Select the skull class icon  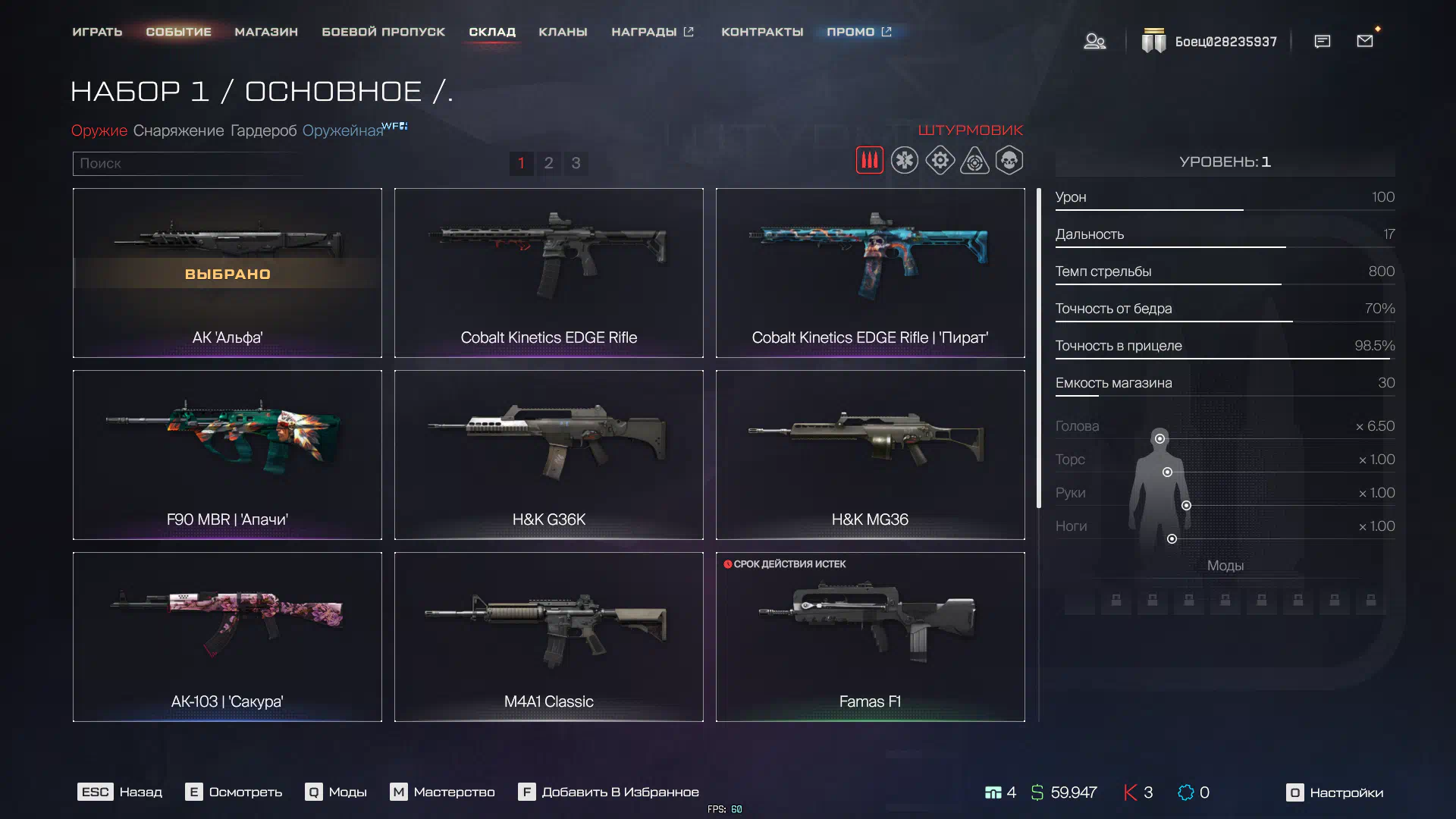tap(1009, 161)
